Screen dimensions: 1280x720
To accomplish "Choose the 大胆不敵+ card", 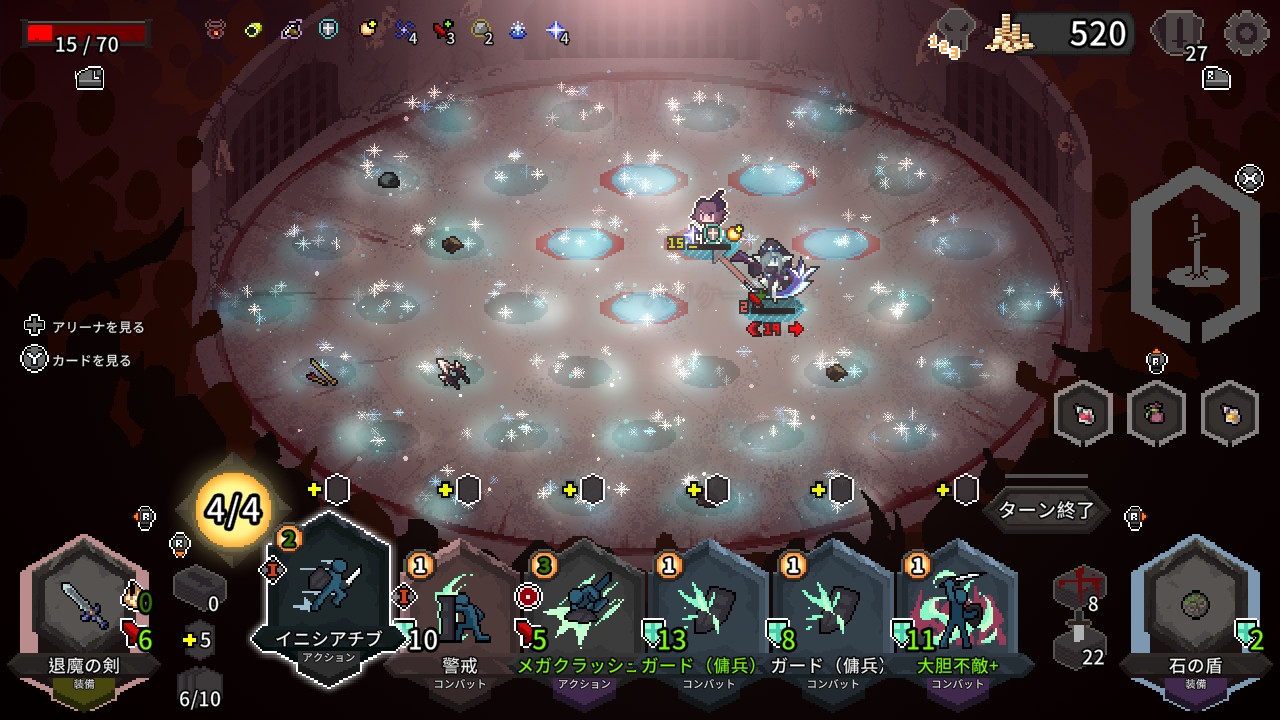I will coord(956,610).
